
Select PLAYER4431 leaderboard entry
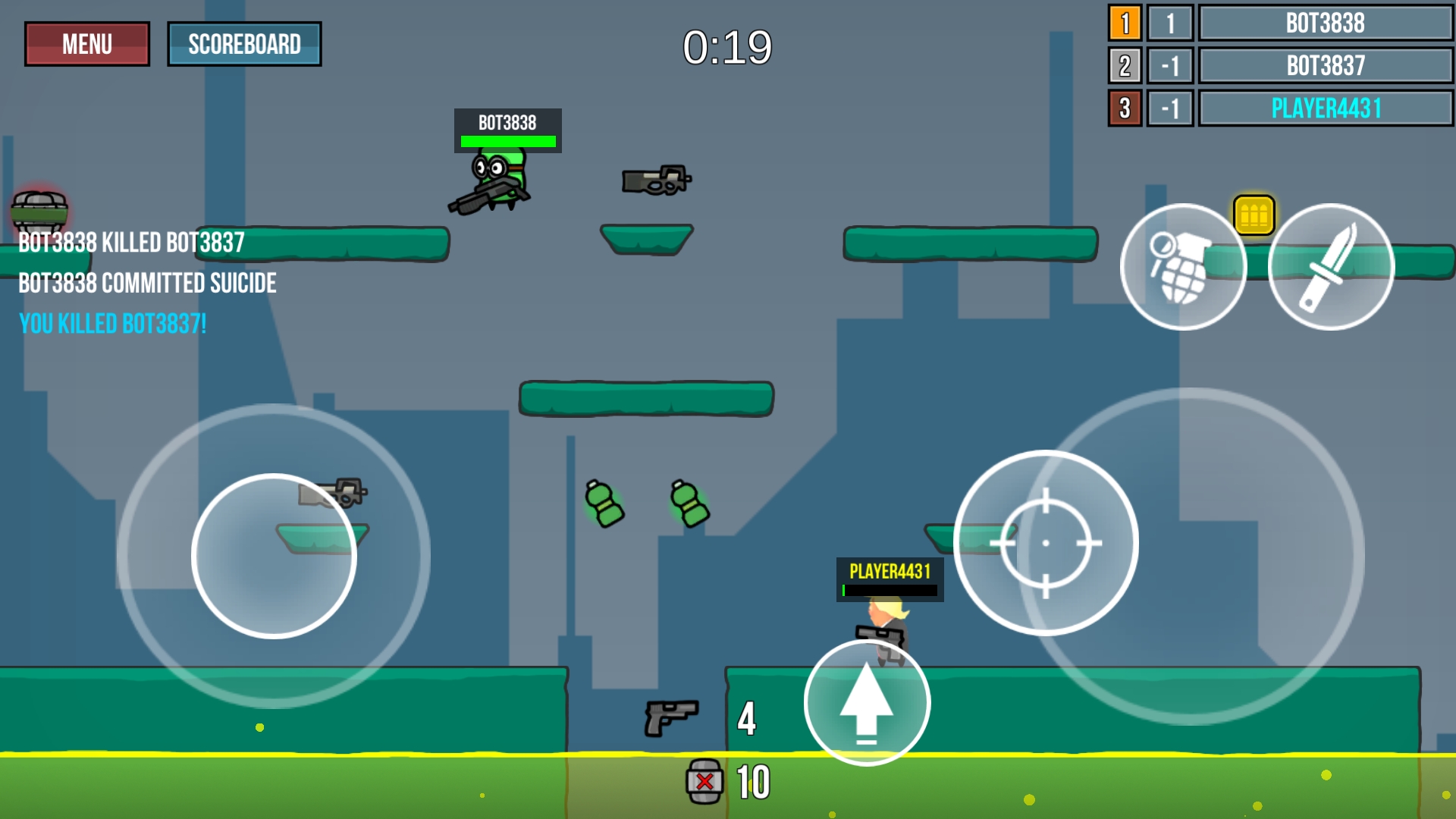[x=1326, y=108]
